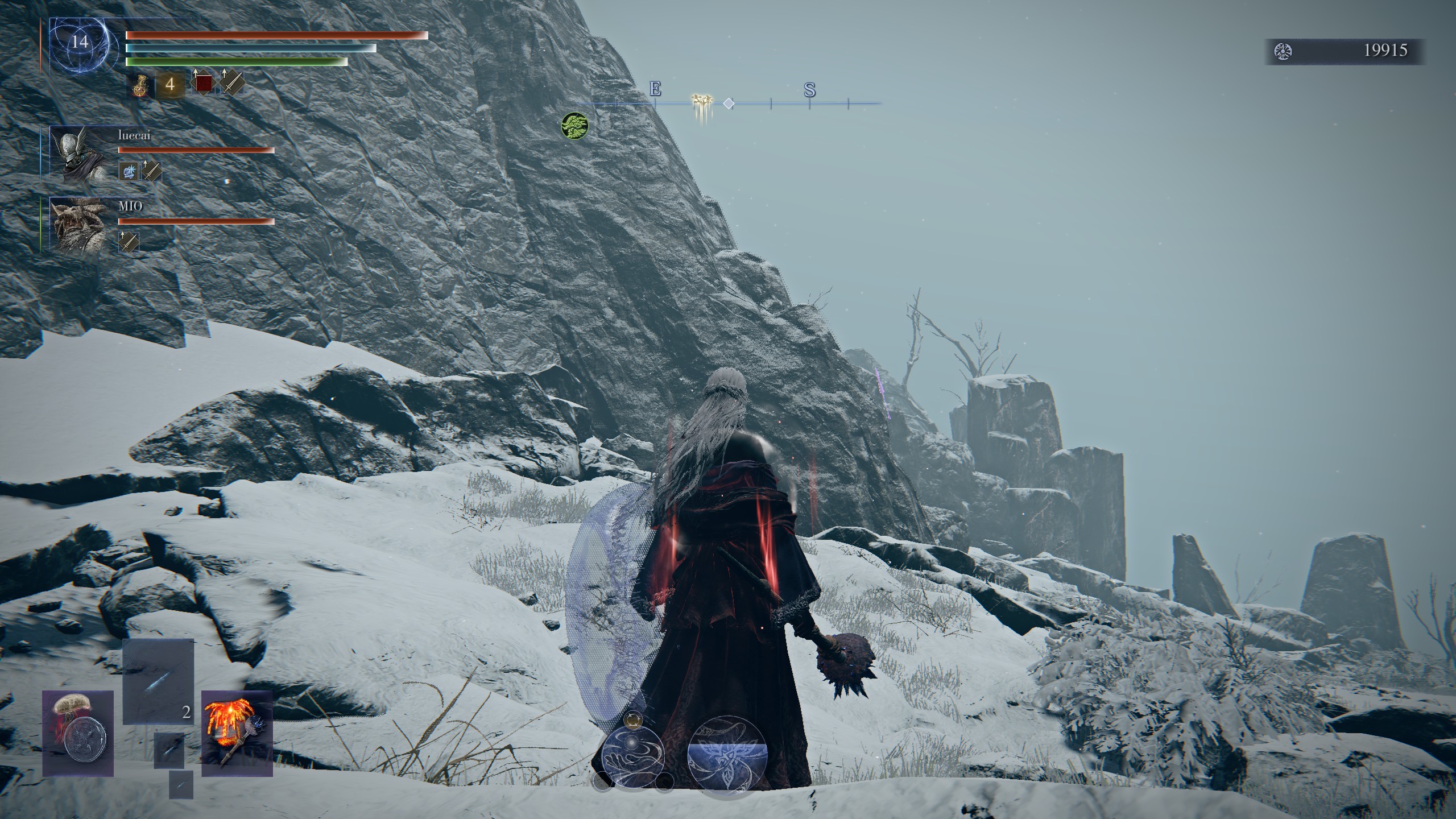Image resolution: width=1456 pixels, height=819 pixels.
Task: Click the diamond waypoint on the compass
Action: pos(729,104)
